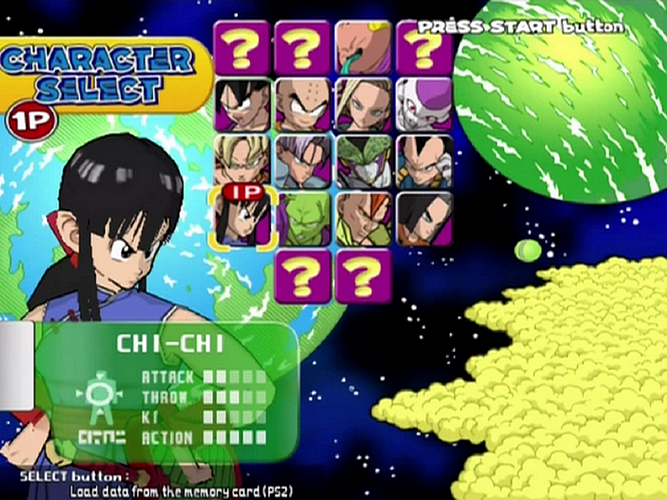667x500 pixels.
Task: Choose the red-haired Android 16 portrait
Action: [363, 219]
